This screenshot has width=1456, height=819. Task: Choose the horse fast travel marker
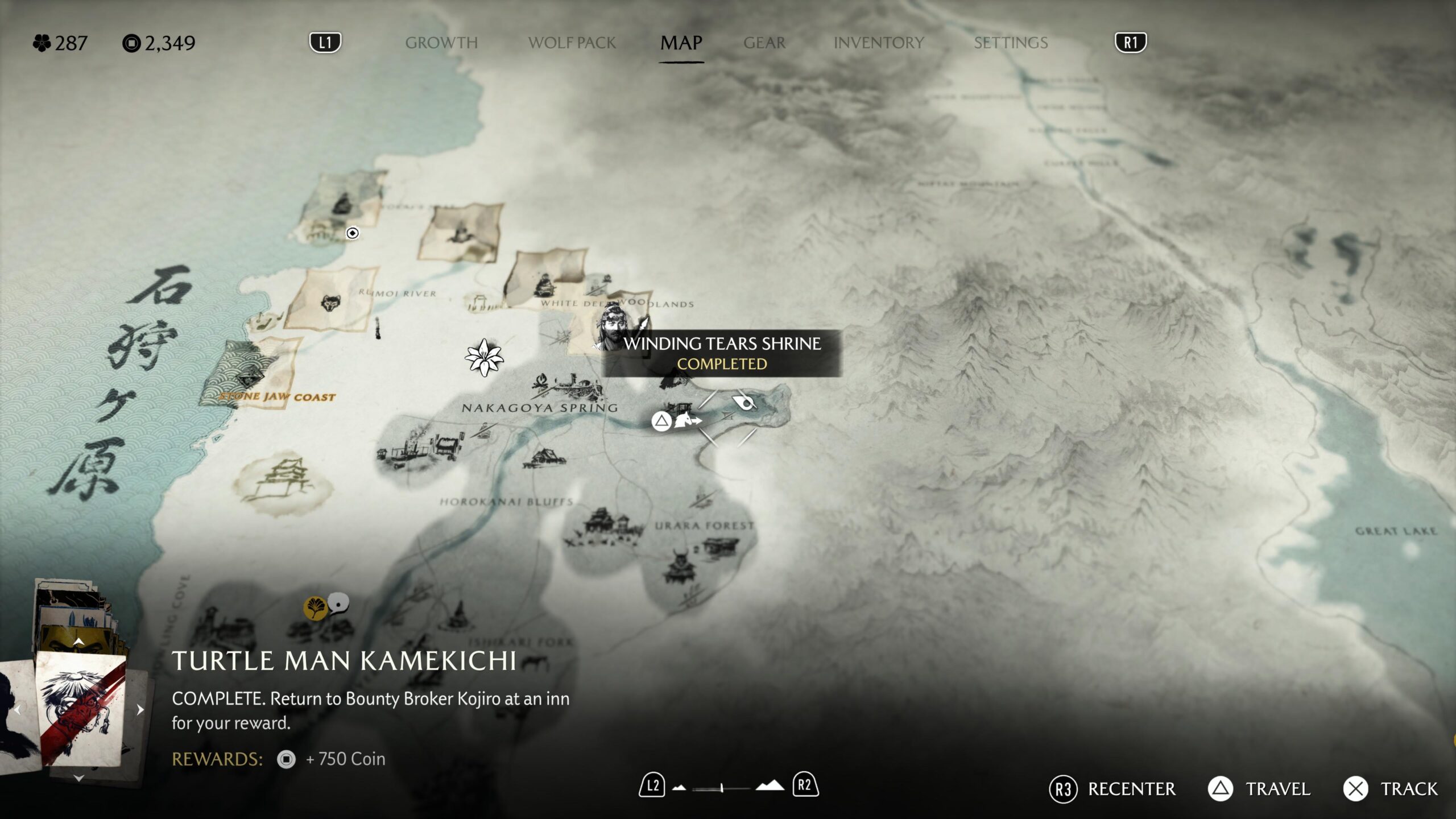pyautogui.click(x=688, y=421)
